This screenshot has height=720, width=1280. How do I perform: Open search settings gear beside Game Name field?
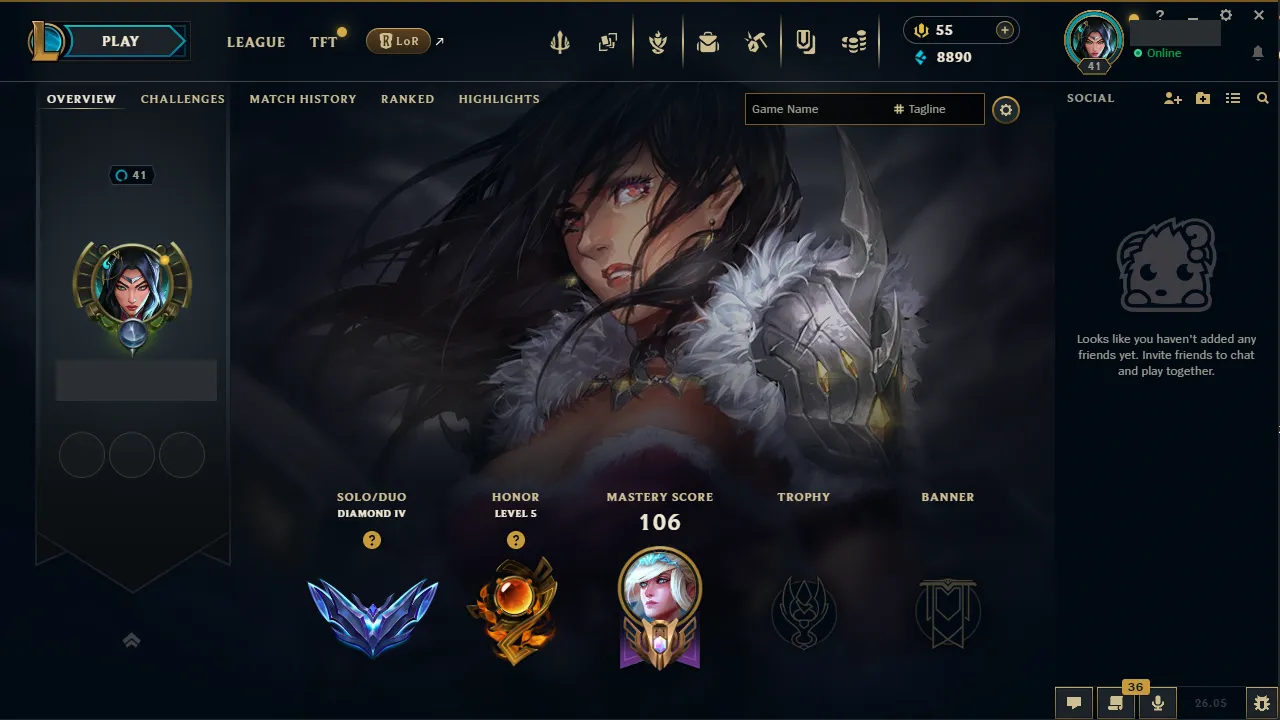pyautogui.click(x=1006, y=110)
